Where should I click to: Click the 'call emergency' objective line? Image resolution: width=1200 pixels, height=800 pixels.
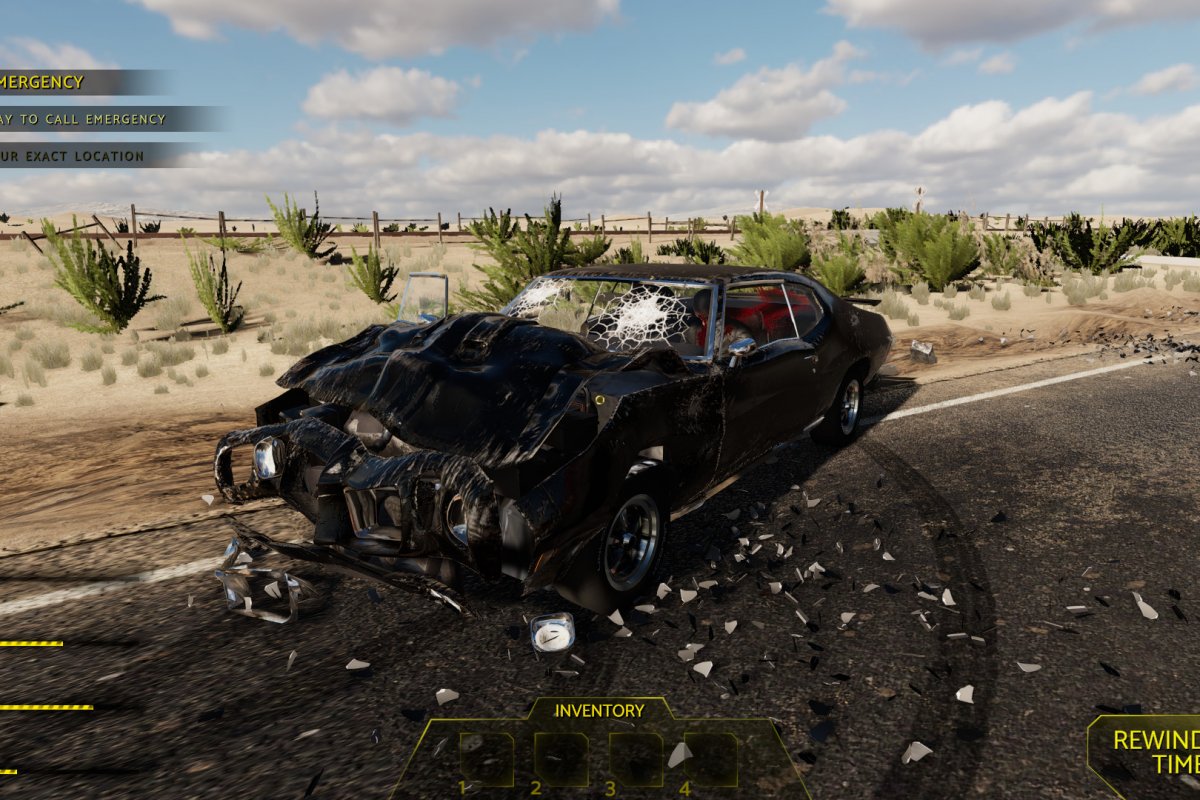pyautogui.click(x=84, y=119)
